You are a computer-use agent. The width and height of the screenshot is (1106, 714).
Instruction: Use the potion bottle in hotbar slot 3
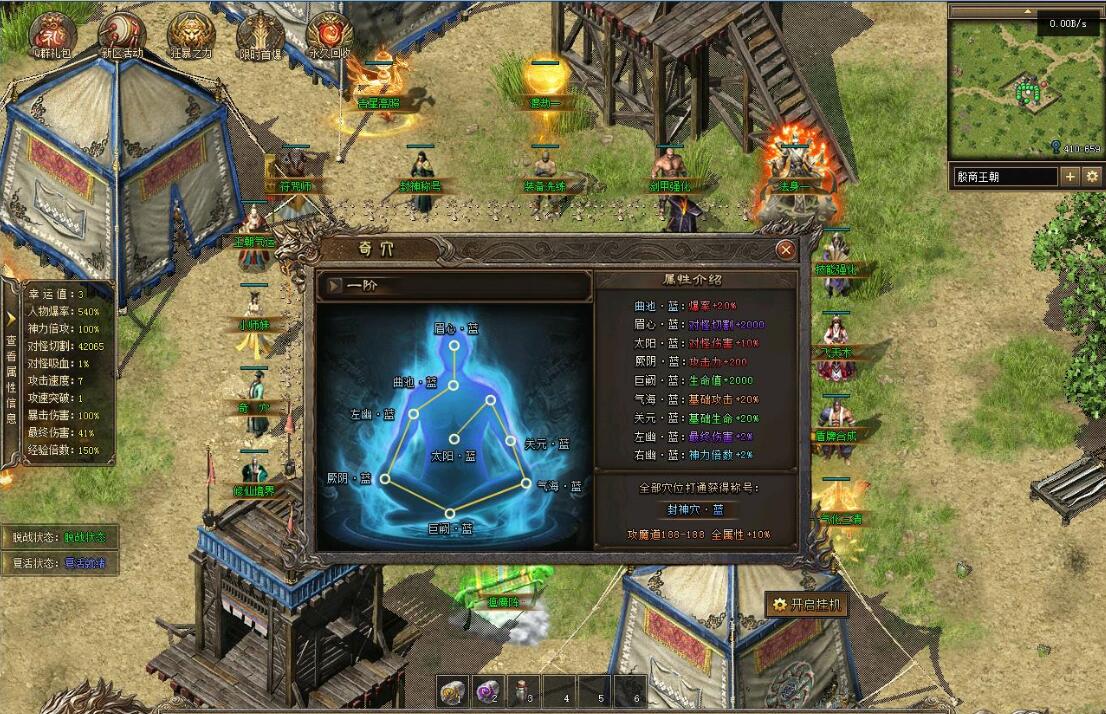point(523,690)
